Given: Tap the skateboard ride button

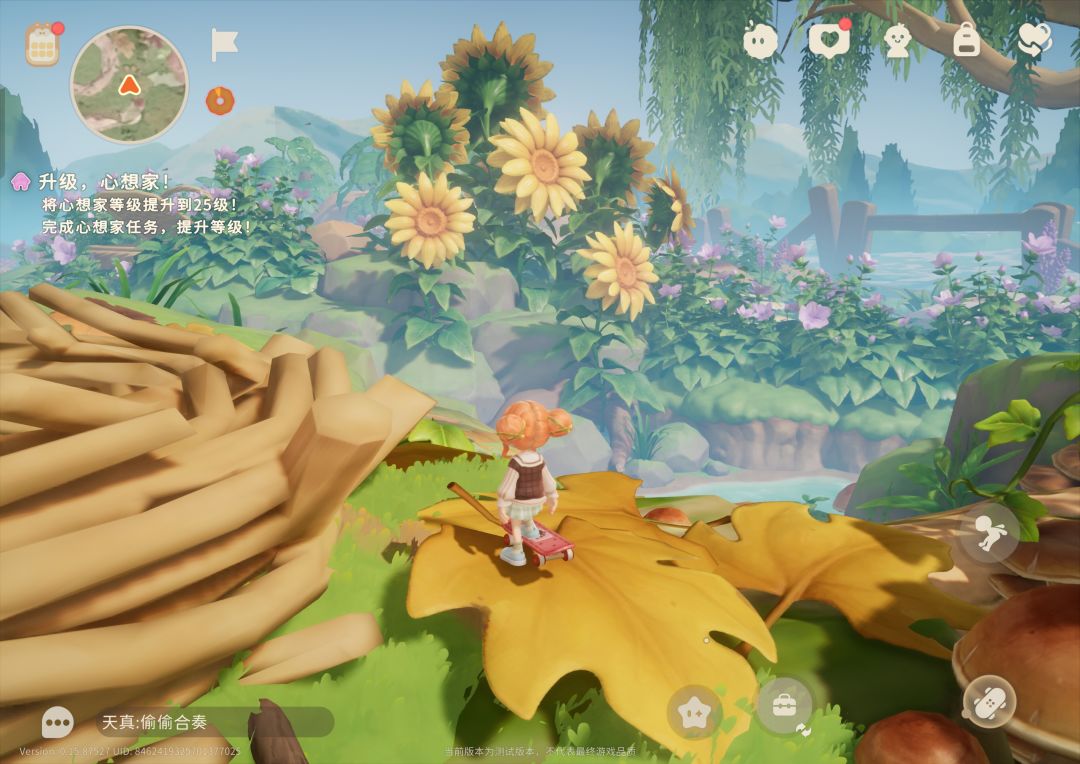Looking at the screenshot, I should click(990, 701).
